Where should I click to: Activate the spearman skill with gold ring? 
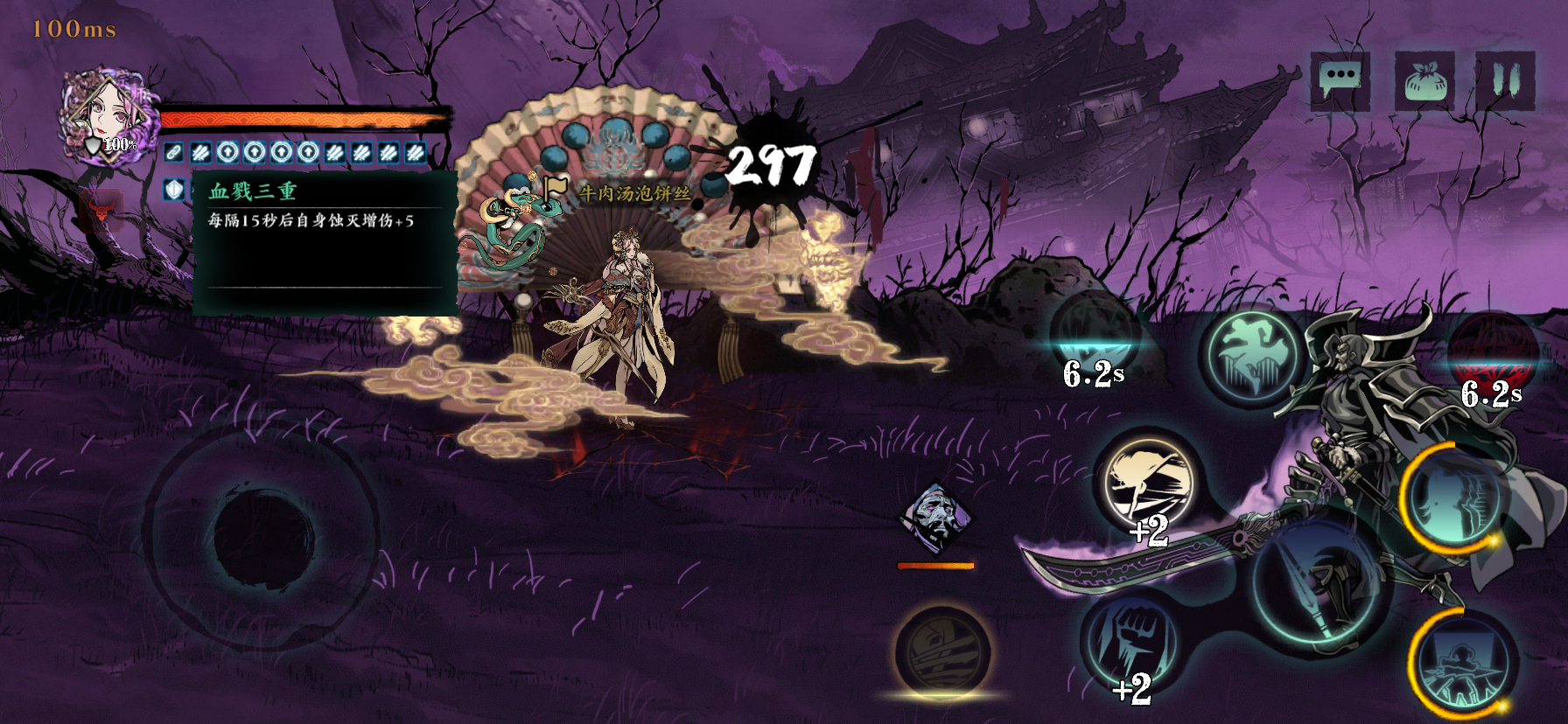pos(1462,664)
